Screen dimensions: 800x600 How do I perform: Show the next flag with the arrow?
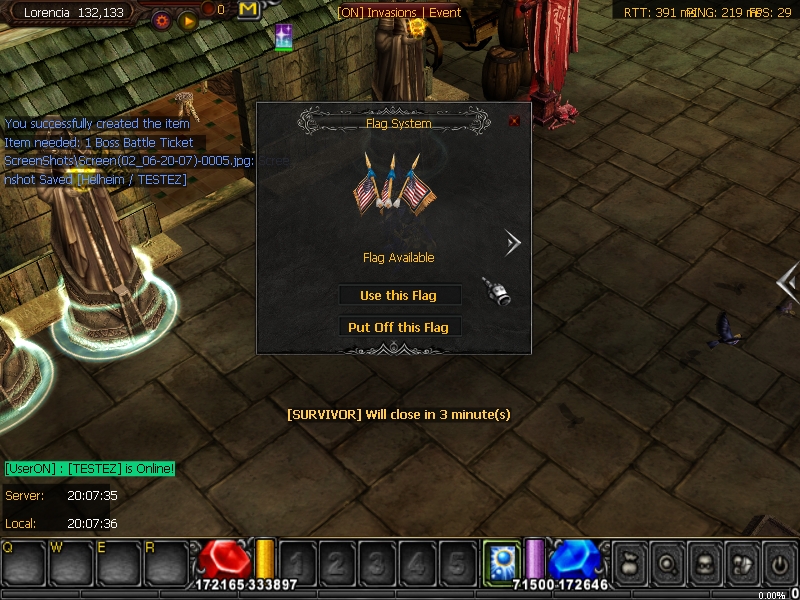tap(512, 243)
